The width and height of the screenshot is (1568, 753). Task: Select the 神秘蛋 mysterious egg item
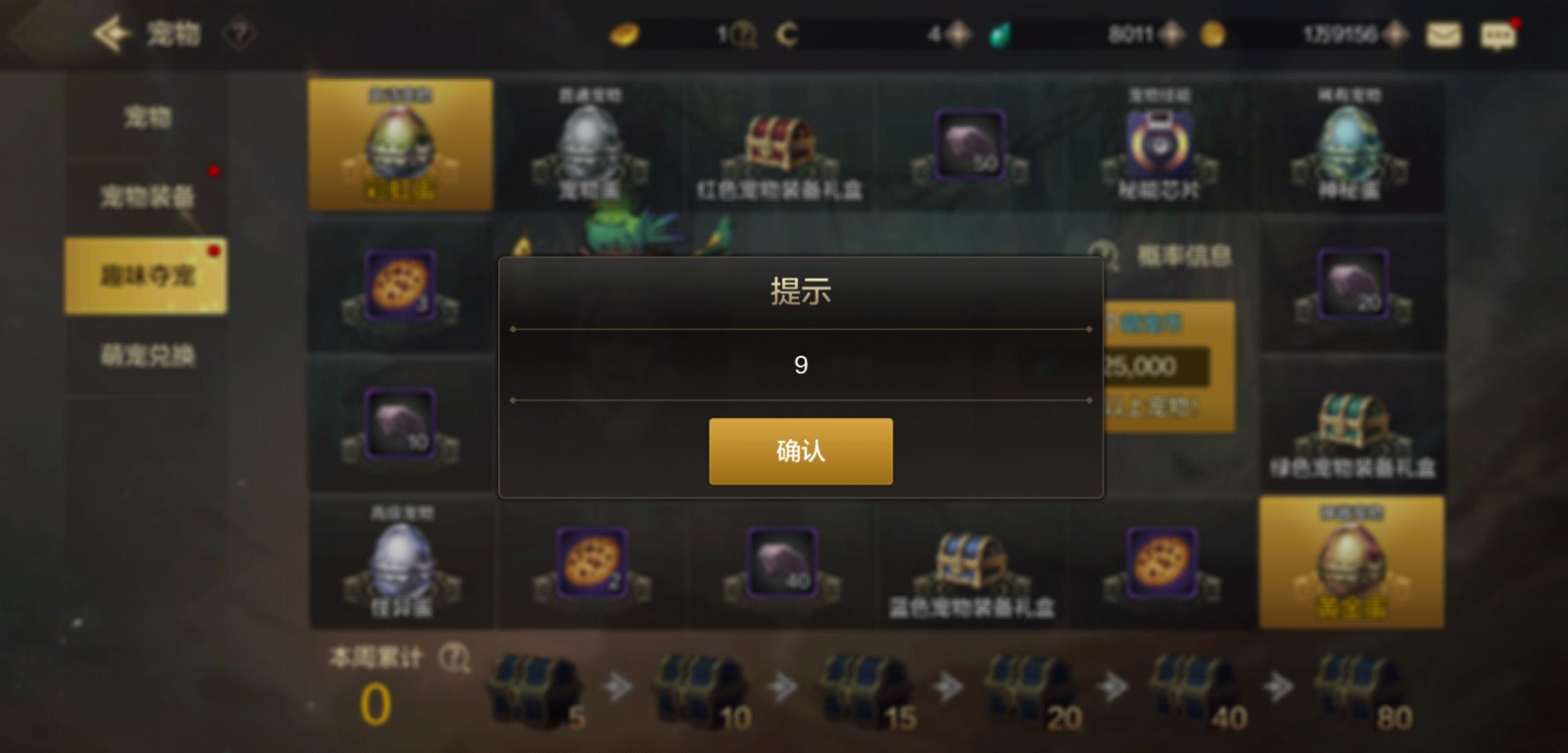[x=1350, y=143]
